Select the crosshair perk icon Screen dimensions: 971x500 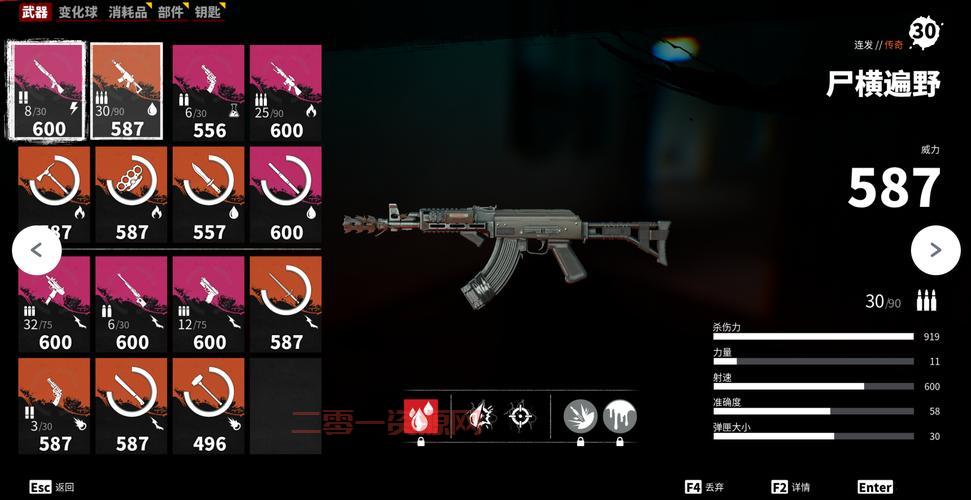pyautogui.click(x=519, y=416)
